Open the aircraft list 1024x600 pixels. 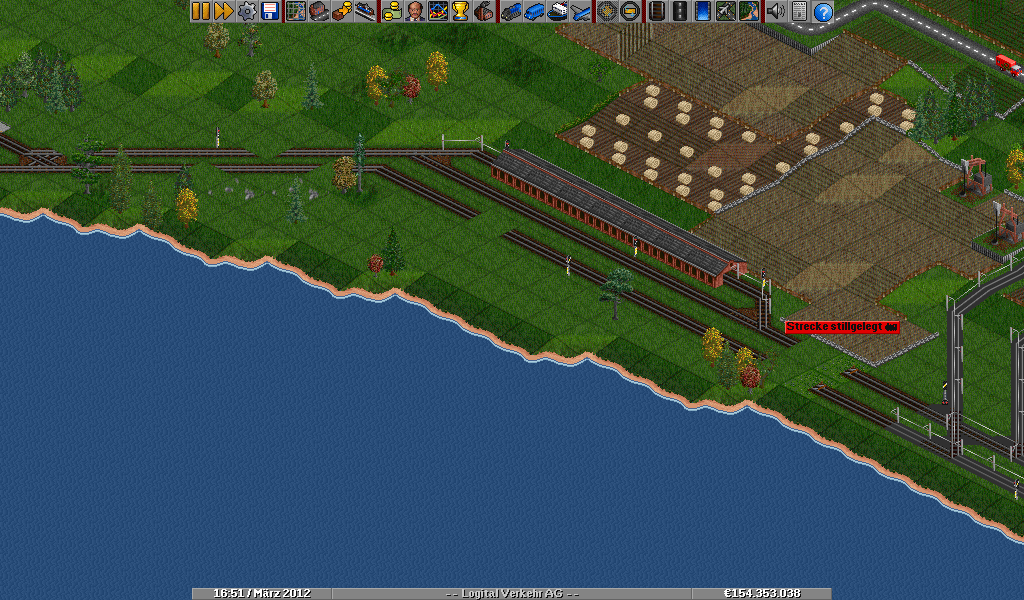tap(580, 11)
